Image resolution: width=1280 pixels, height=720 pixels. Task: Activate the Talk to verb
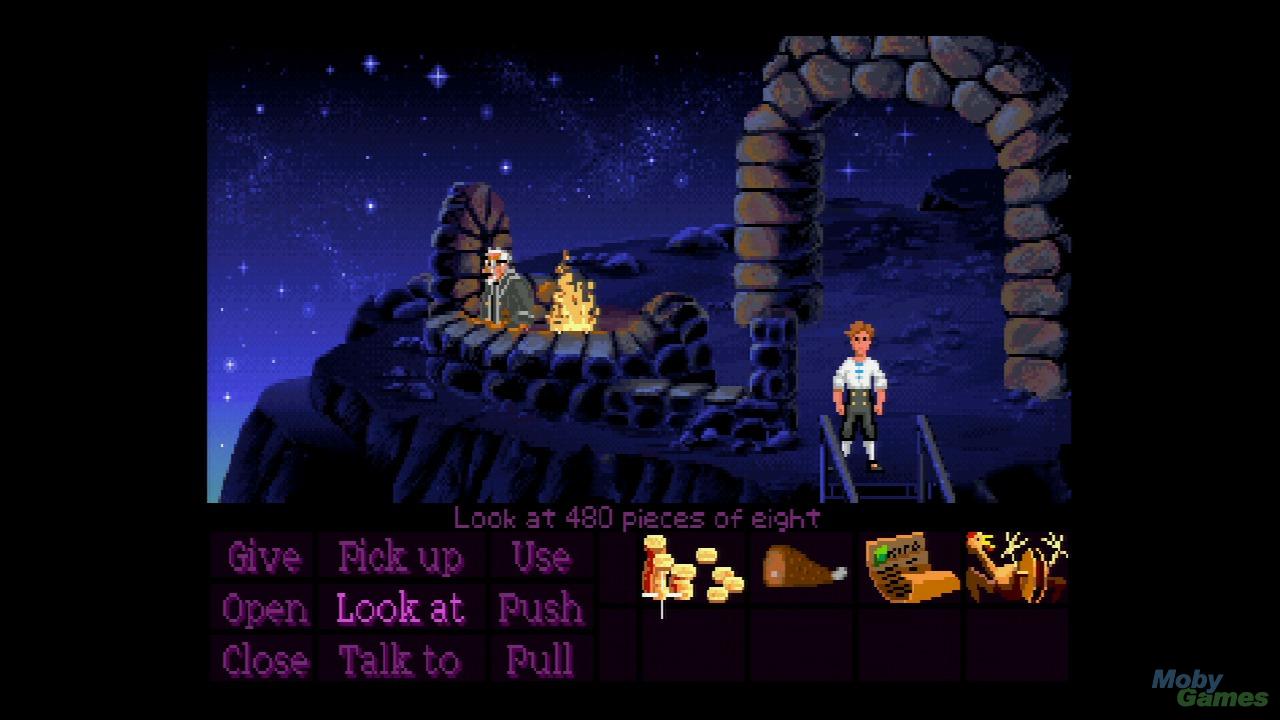point(400,661)
